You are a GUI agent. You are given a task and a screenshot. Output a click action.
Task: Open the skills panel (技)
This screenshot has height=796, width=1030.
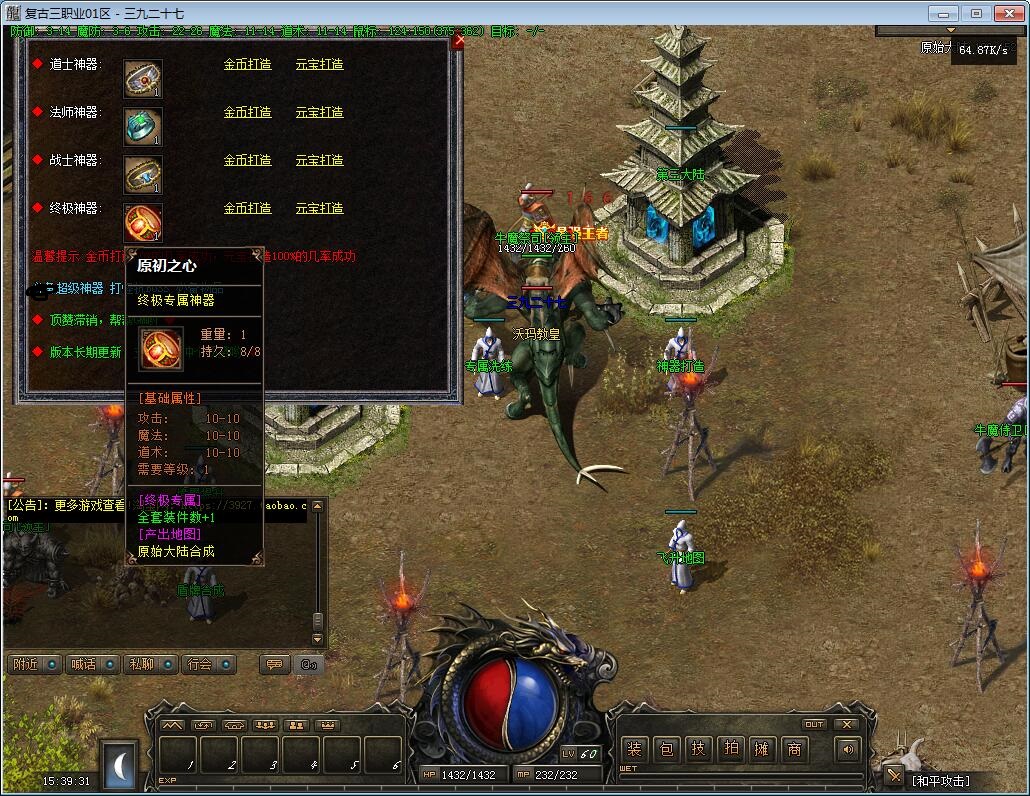click(x=698, y=749)
